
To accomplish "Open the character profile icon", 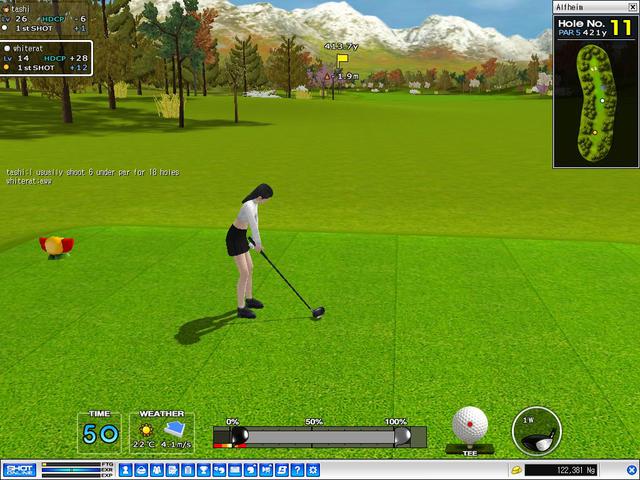I will pos(126,470).
